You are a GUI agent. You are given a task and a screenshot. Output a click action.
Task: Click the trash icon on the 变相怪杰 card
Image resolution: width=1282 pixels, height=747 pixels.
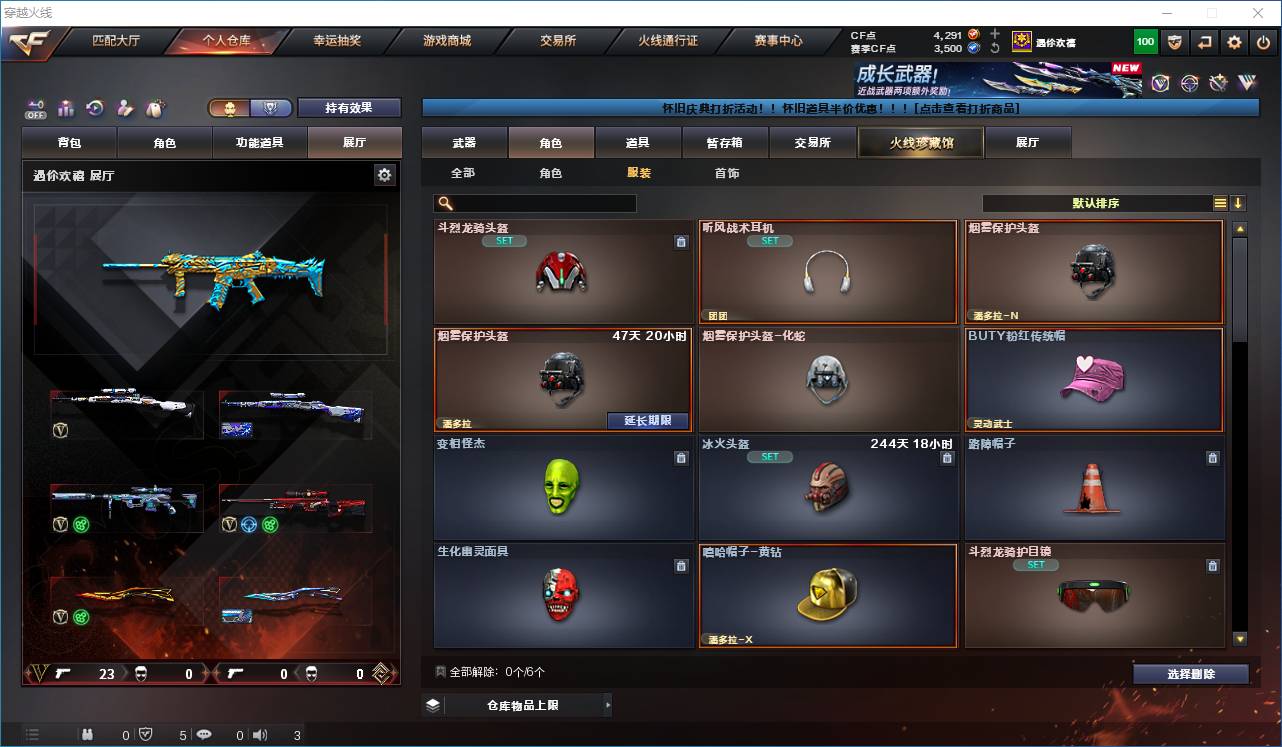point(682,457)
